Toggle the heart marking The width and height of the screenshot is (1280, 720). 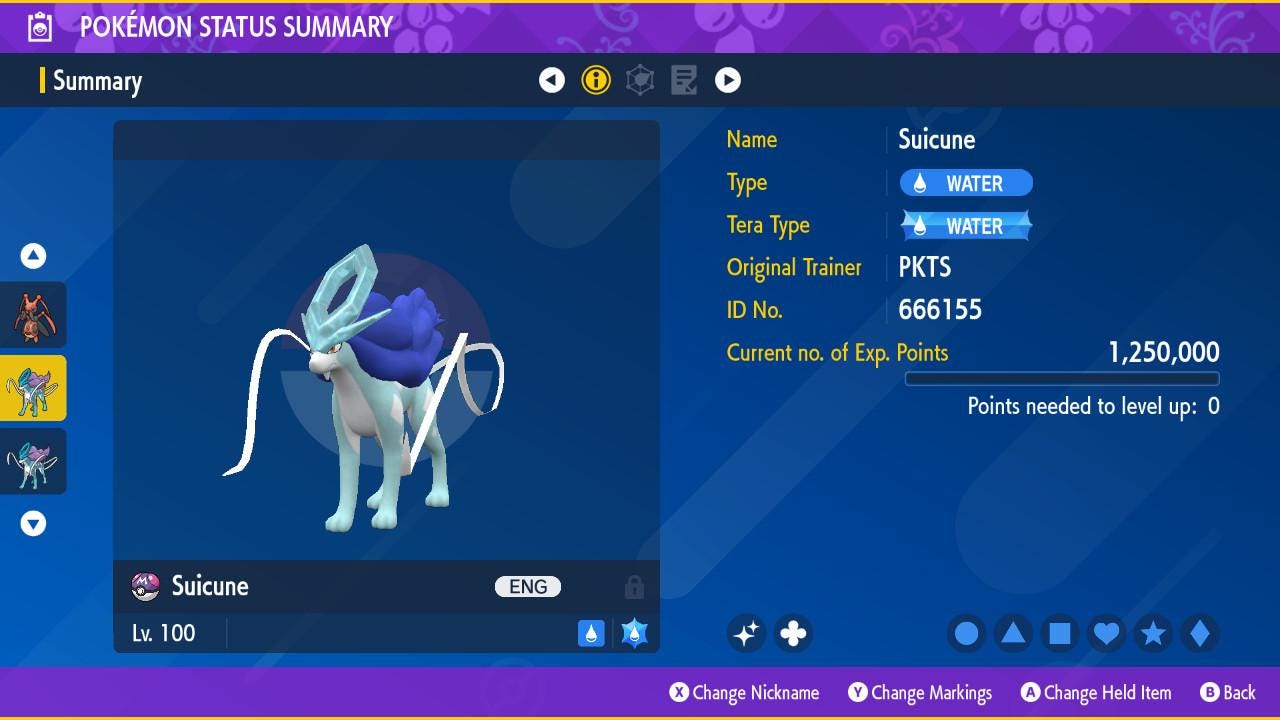(x=1106, y=634)
